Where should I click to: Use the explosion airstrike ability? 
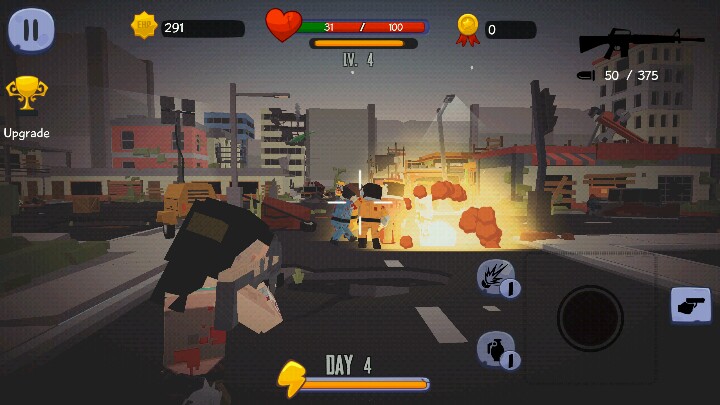pyautogui.click(x=496, y=277)
